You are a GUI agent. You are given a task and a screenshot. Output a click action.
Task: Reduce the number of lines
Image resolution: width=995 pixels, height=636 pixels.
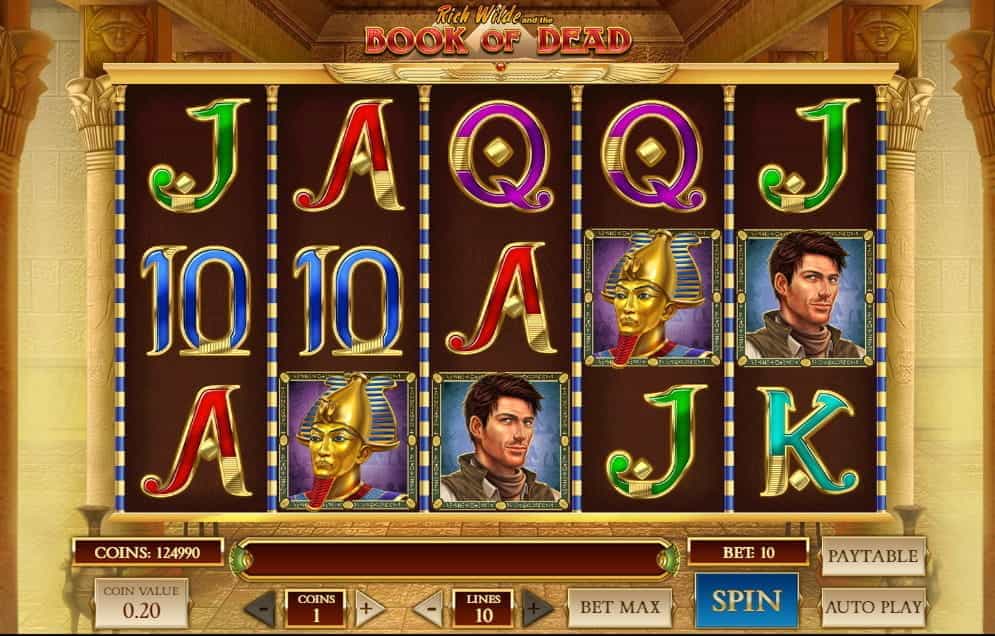[x=429, y=607]
